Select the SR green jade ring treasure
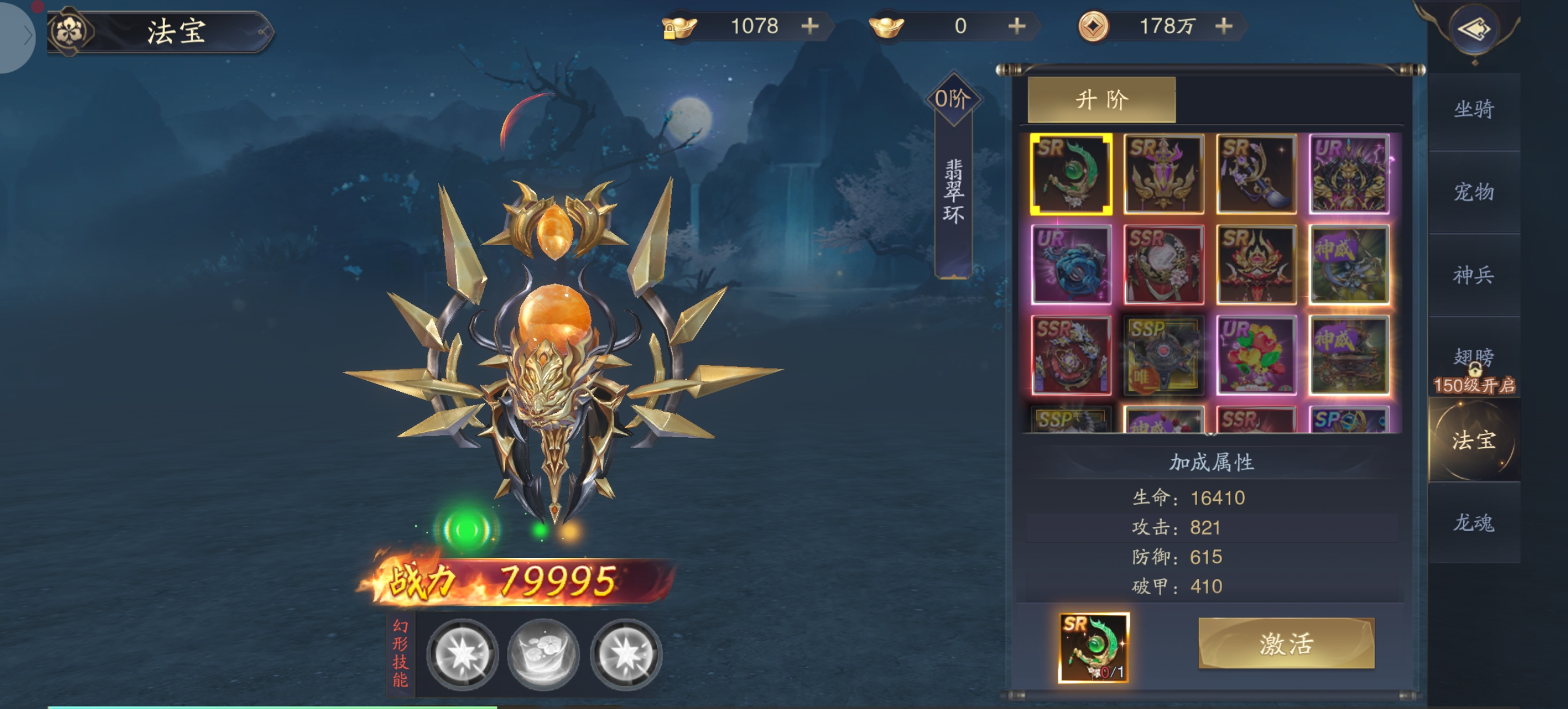This screenshot has height=709, width=1568. point(1070,174)
